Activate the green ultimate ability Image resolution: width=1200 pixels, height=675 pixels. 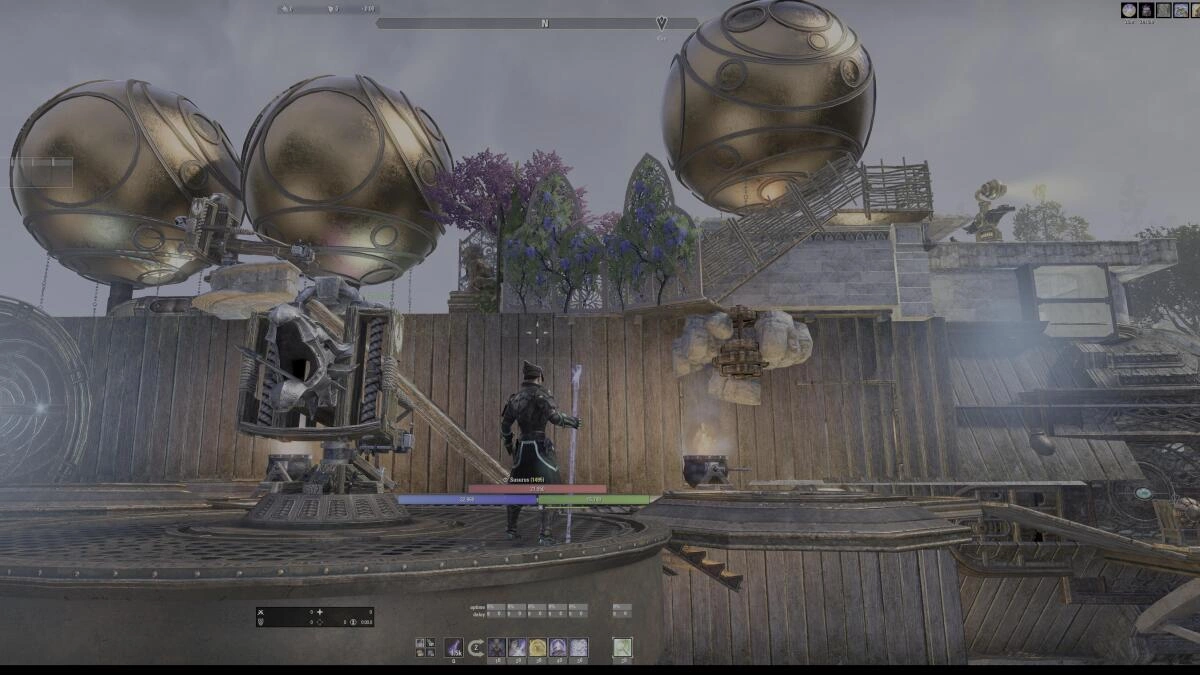click(x=622, y=648)
